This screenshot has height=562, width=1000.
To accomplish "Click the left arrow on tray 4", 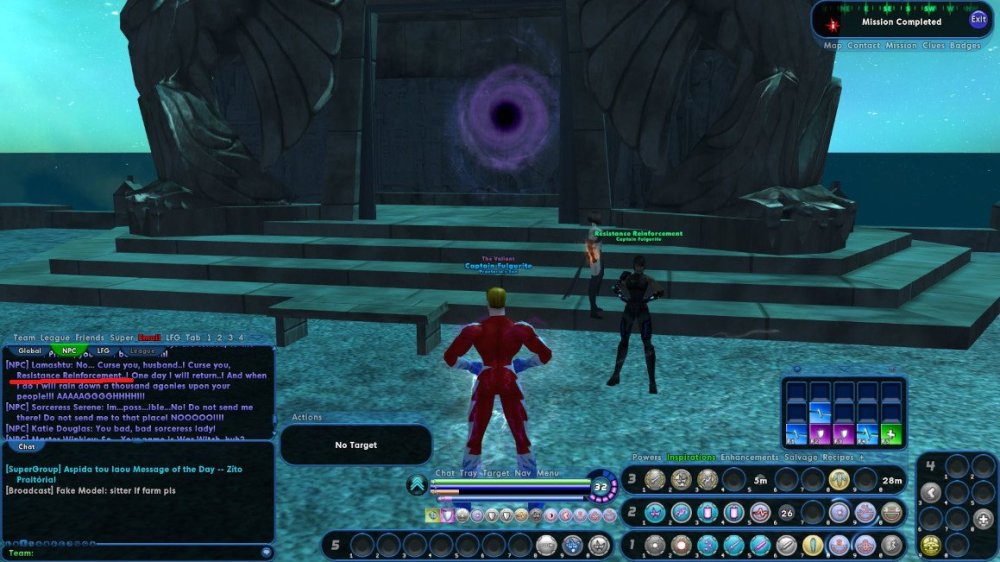I will 931,492.
